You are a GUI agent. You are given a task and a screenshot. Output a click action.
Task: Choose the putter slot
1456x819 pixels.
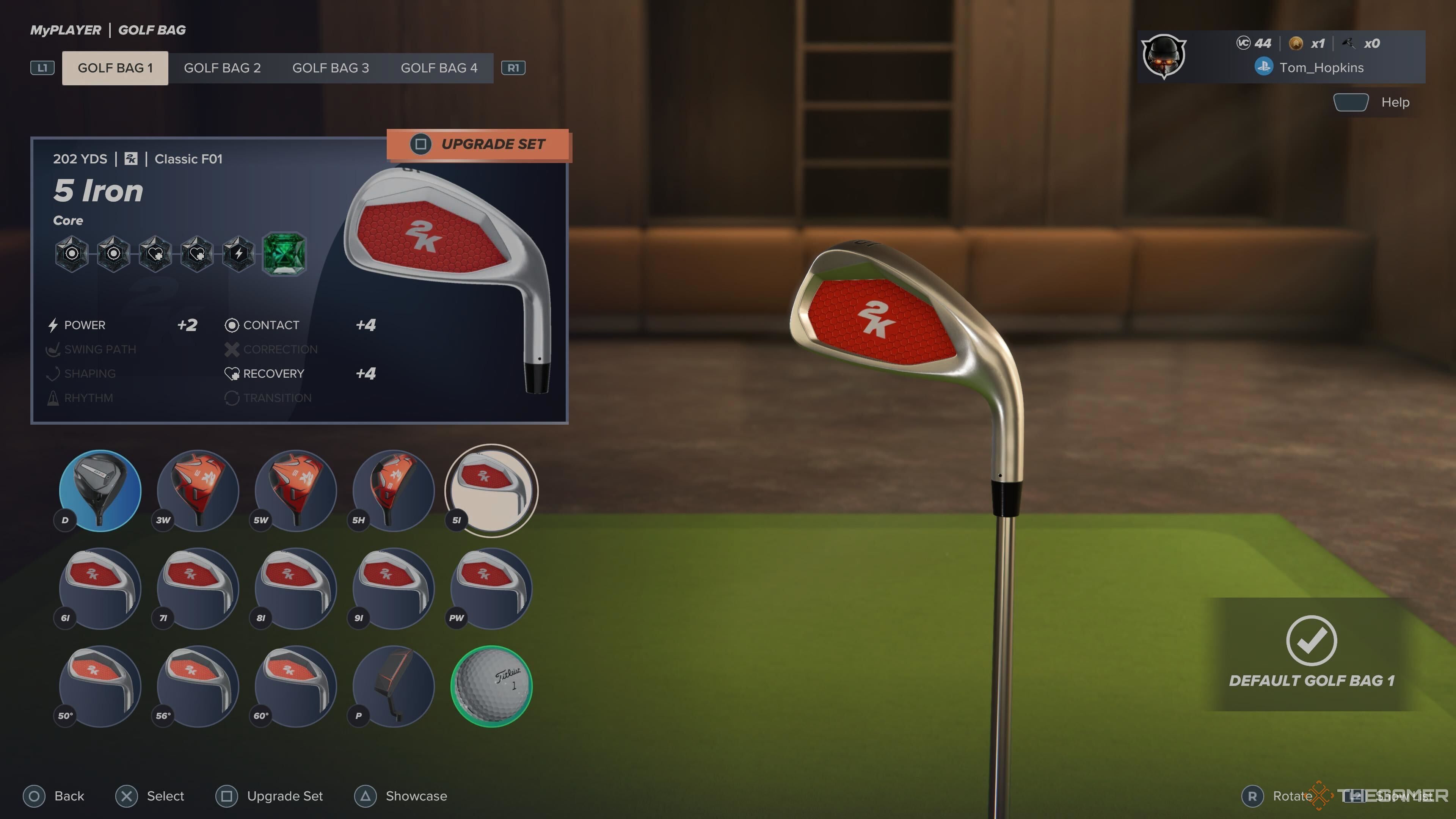pyautogui.click(x=394, y=686)
